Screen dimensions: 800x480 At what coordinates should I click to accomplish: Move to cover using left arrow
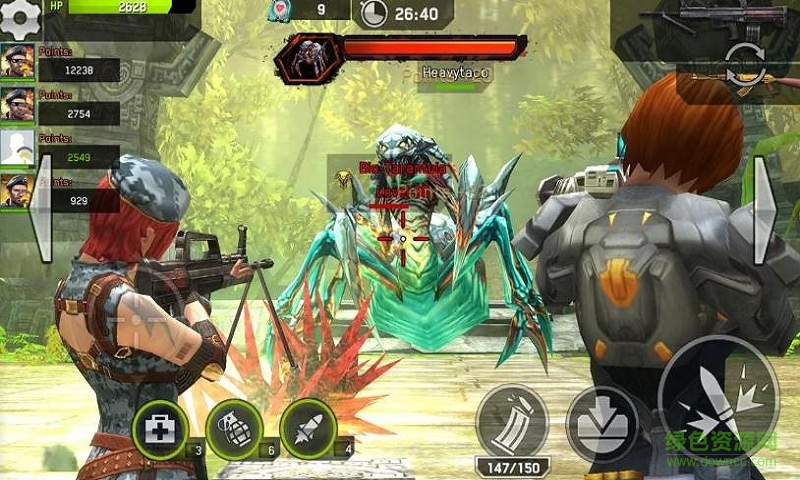pyautogui.click(x=42, y=222)
